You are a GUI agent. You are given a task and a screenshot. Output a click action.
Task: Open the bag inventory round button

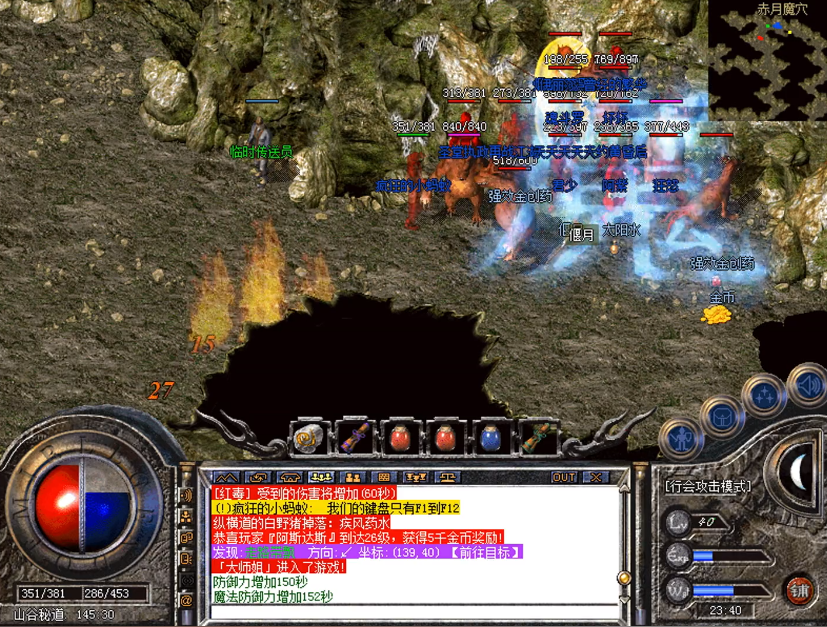721,416
